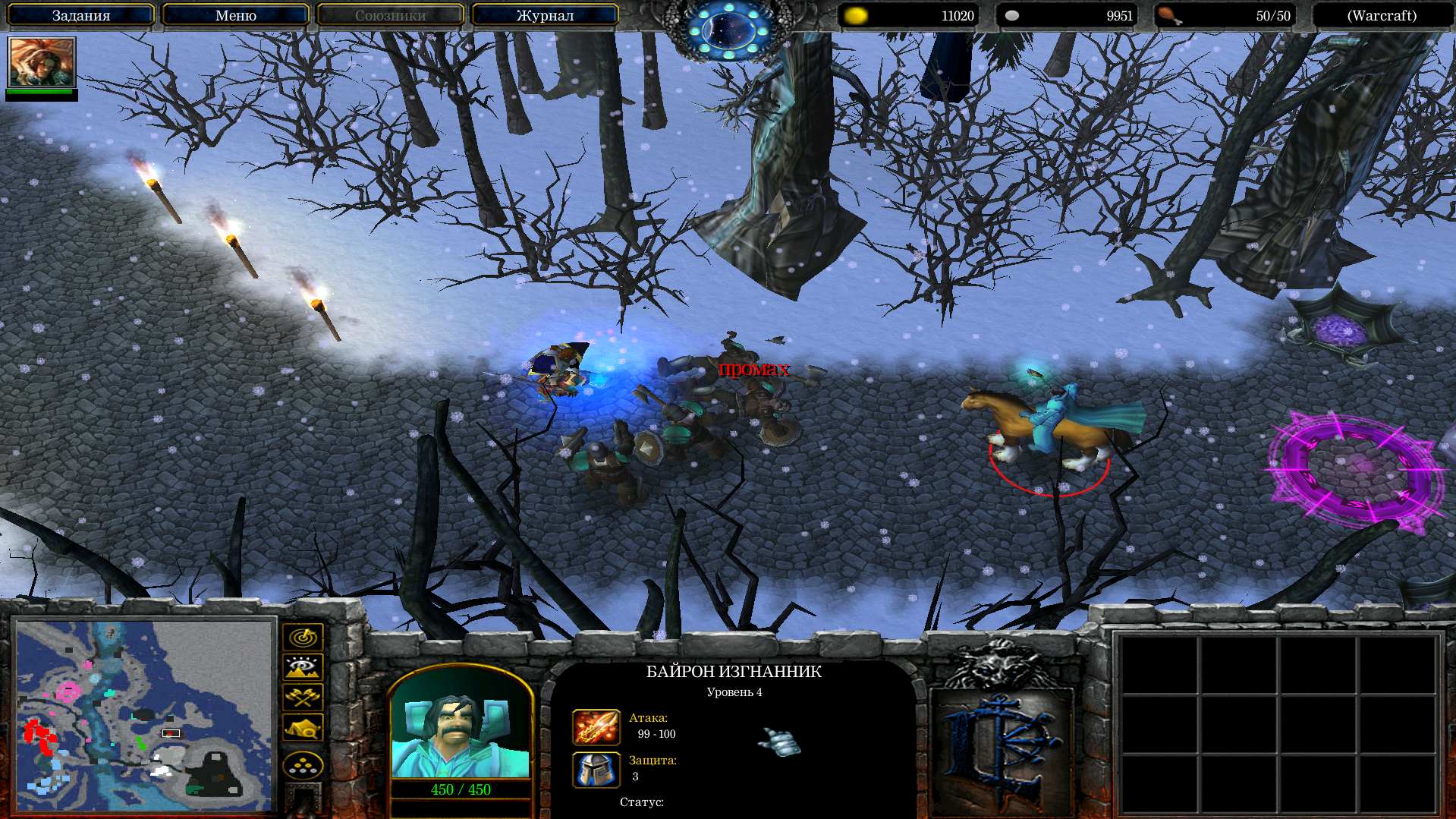1456x819 pixels.
Task: Activate the minimap signal ping button
Action: point(303,637)
